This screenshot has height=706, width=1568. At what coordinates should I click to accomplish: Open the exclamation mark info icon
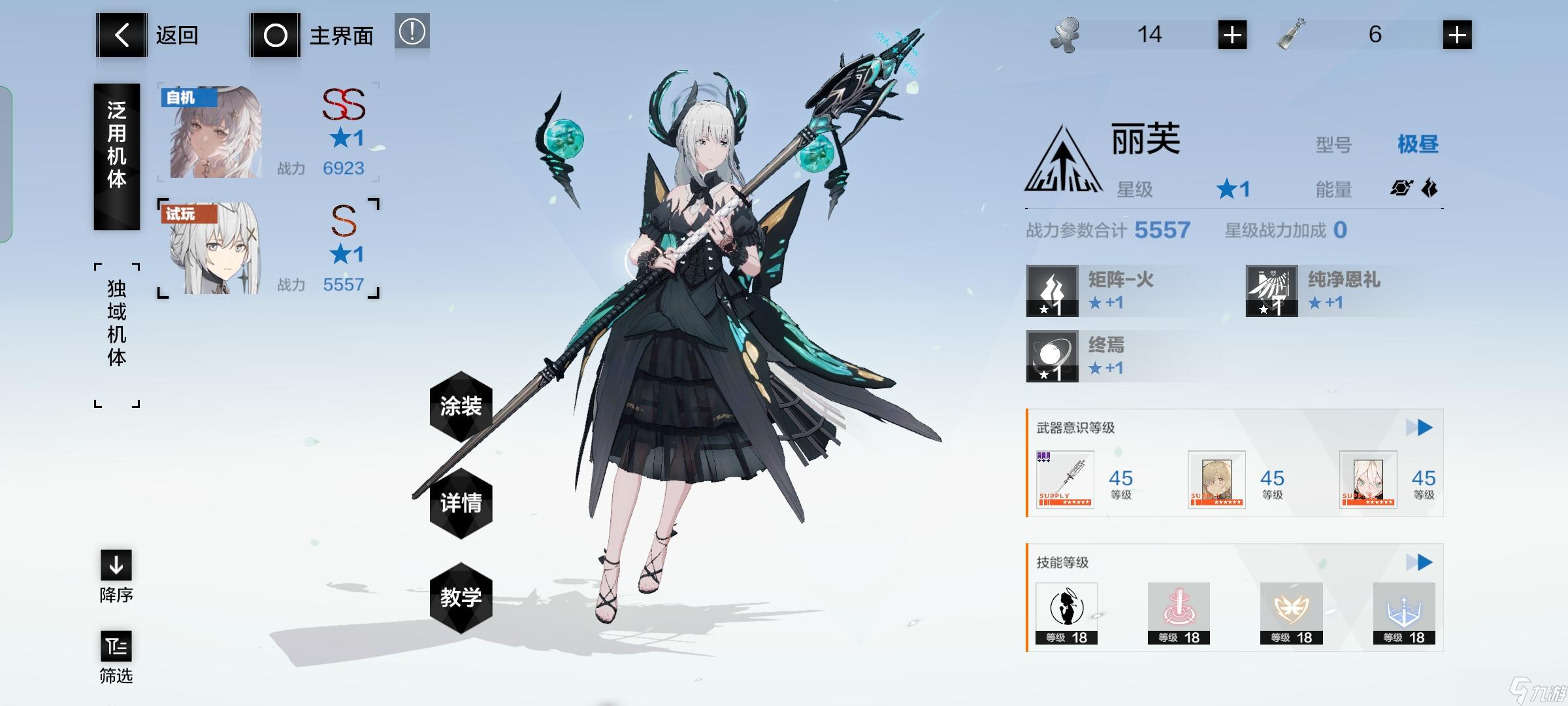412,31
